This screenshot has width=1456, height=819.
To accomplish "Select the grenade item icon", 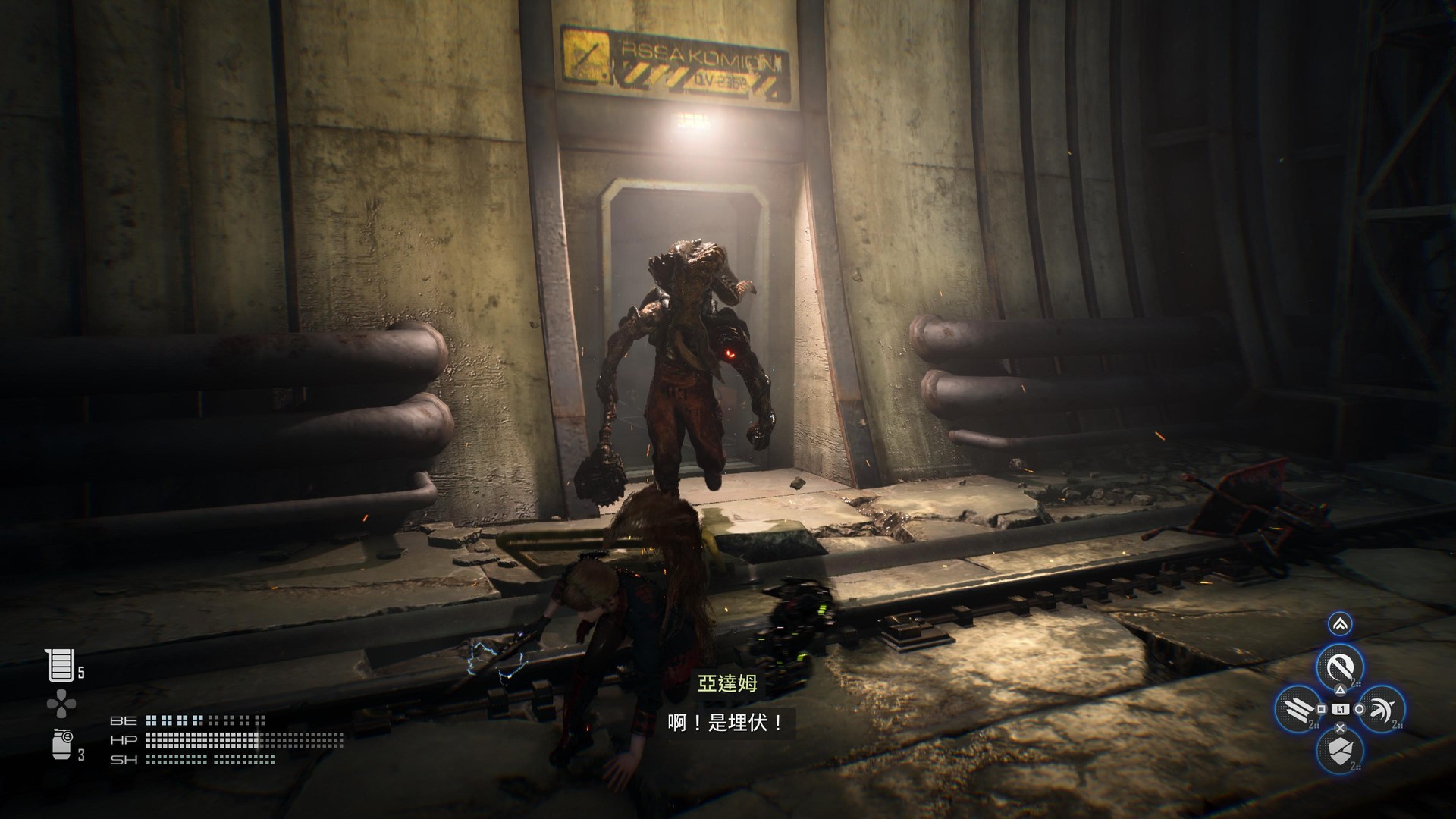I will click(x=62, y=745).
